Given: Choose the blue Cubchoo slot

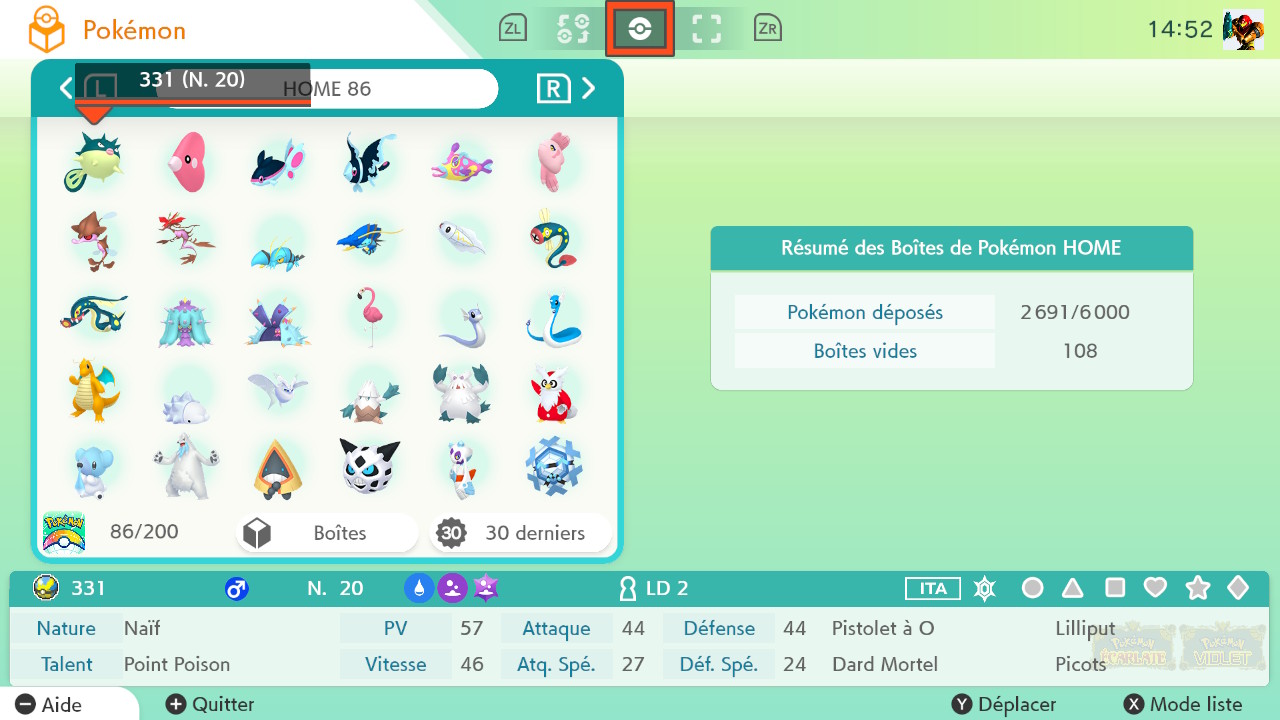Looking at the screenshot, I should pyautogui.click(x=93, y=468).
